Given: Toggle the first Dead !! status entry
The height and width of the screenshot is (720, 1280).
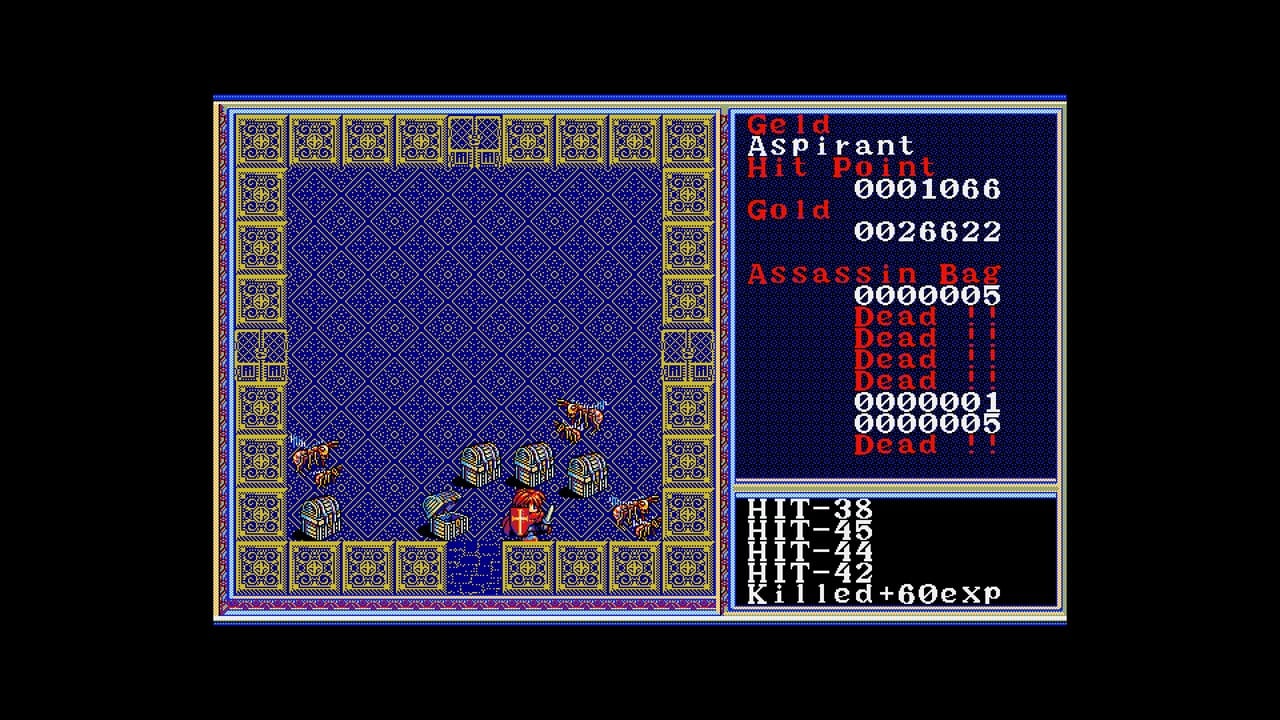Looking at the screenshot, I should click(893, 316).
